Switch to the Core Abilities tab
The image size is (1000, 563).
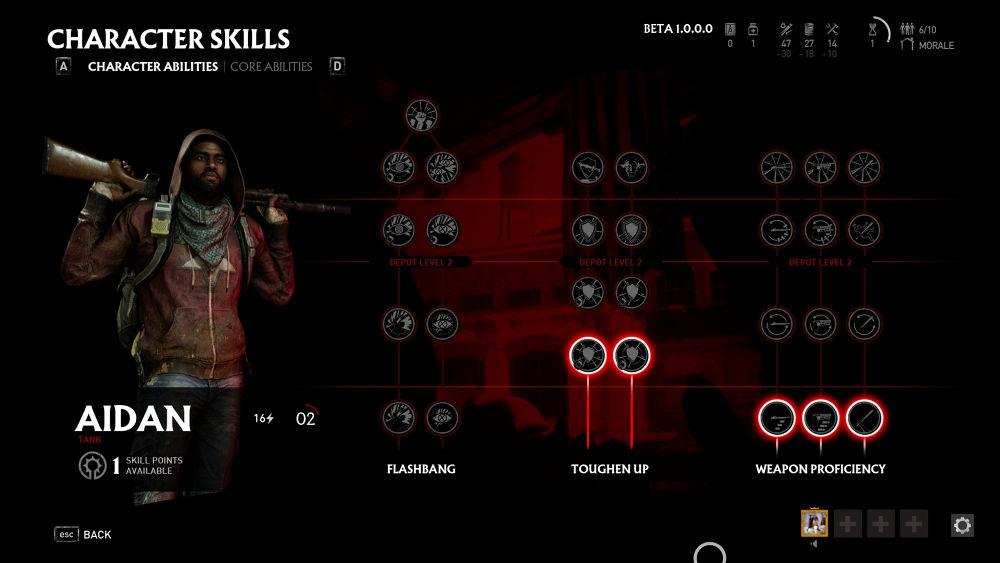[271, 67]
